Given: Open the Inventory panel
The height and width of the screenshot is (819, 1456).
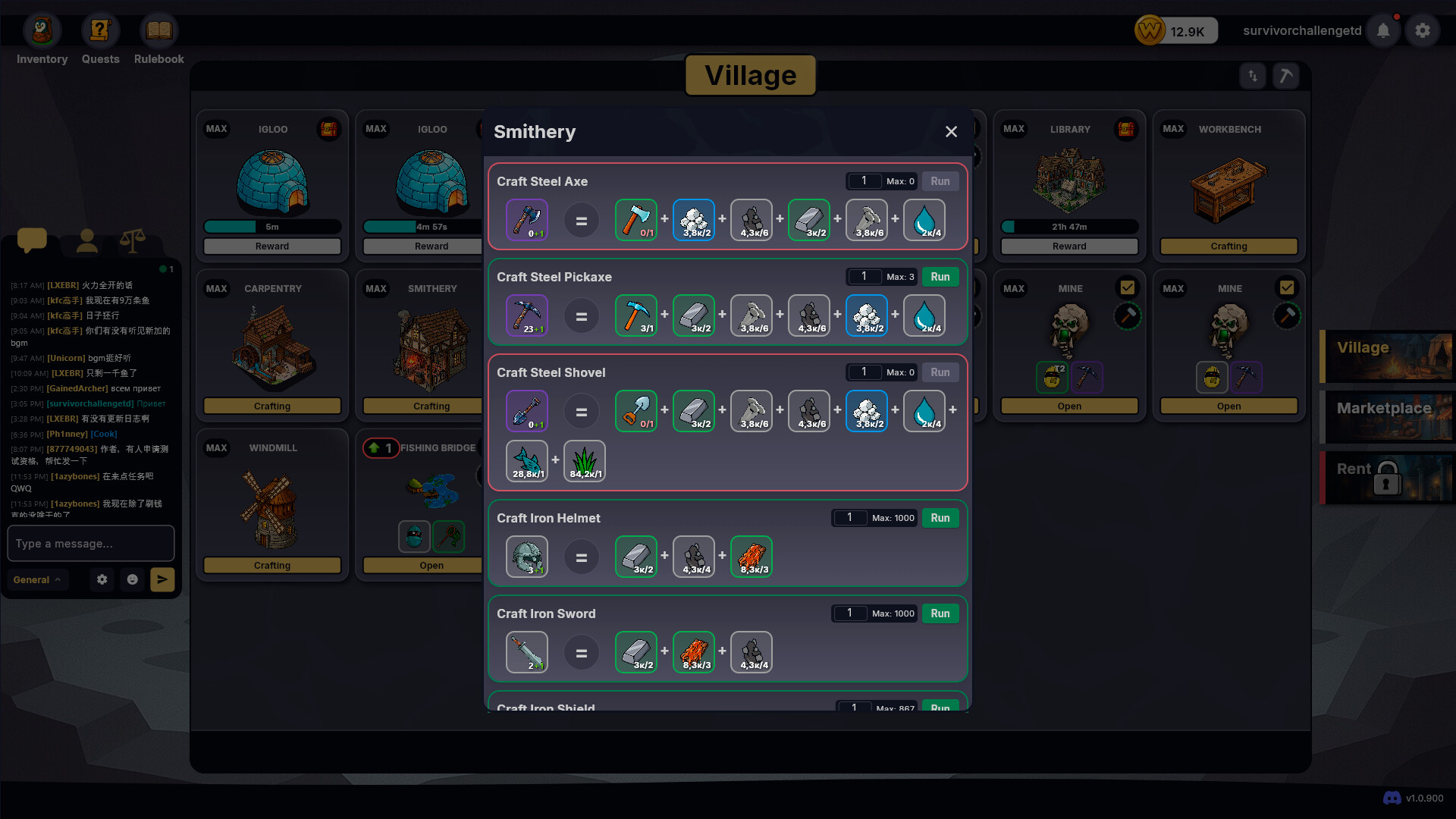Looking at the screenshot, I should pyautogui.click(x=42, y=30).
